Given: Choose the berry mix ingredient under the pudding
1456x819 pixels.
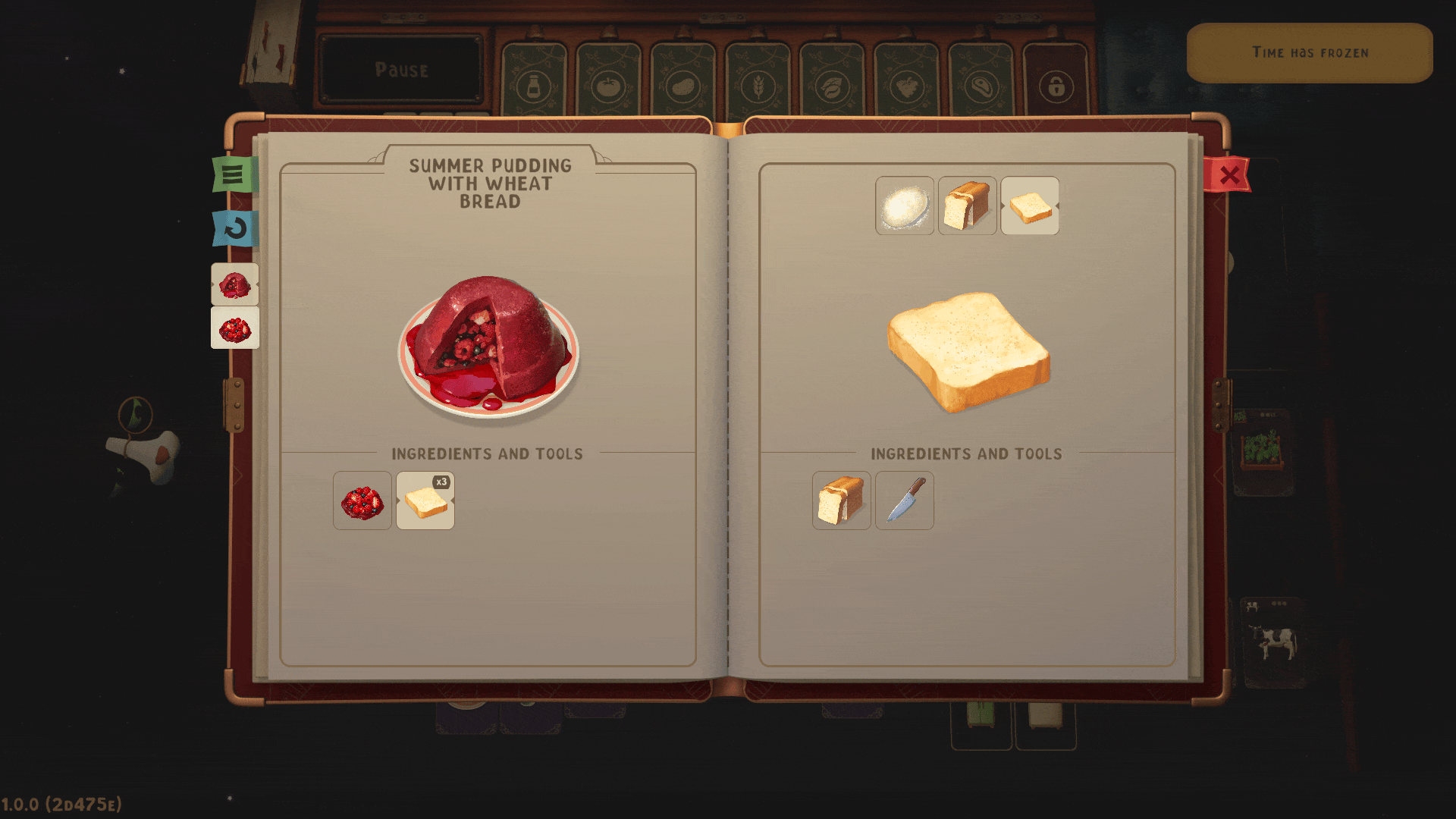Looking at the screenshot, I should (362, 500).
